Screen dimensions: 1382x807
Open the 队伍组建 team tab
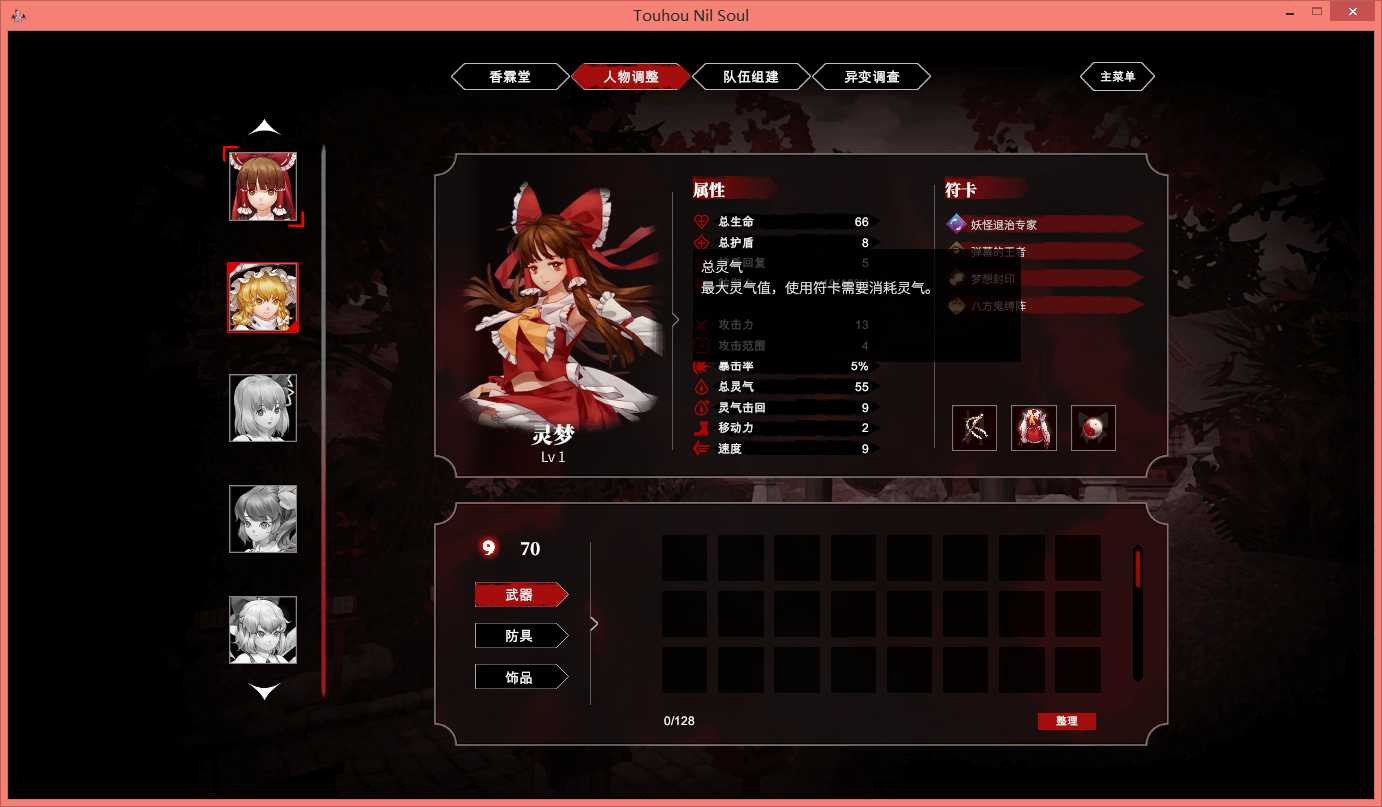(x=751, y=77)
